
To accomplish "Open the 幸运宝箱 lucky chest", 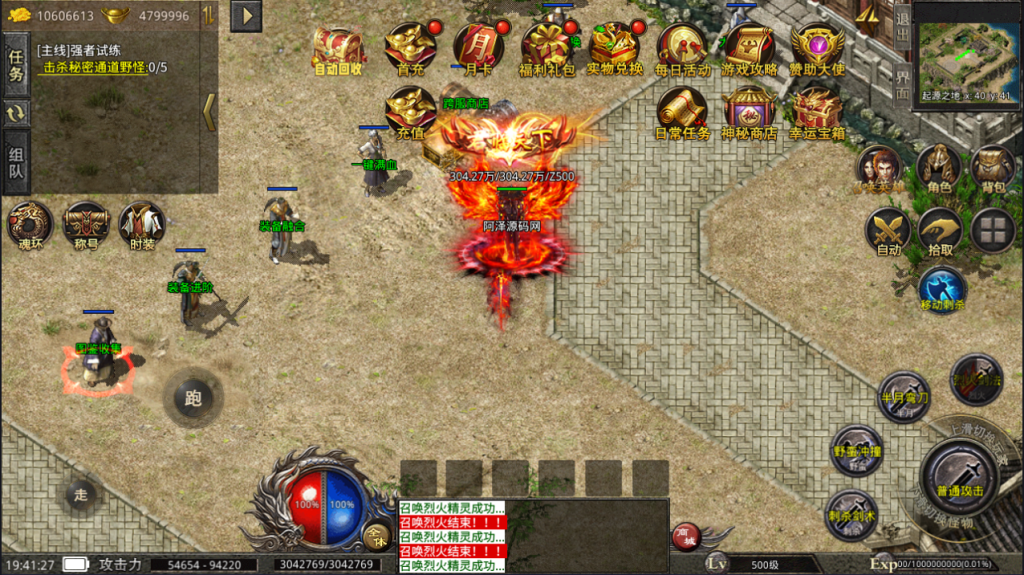I will tap(817, 112).
